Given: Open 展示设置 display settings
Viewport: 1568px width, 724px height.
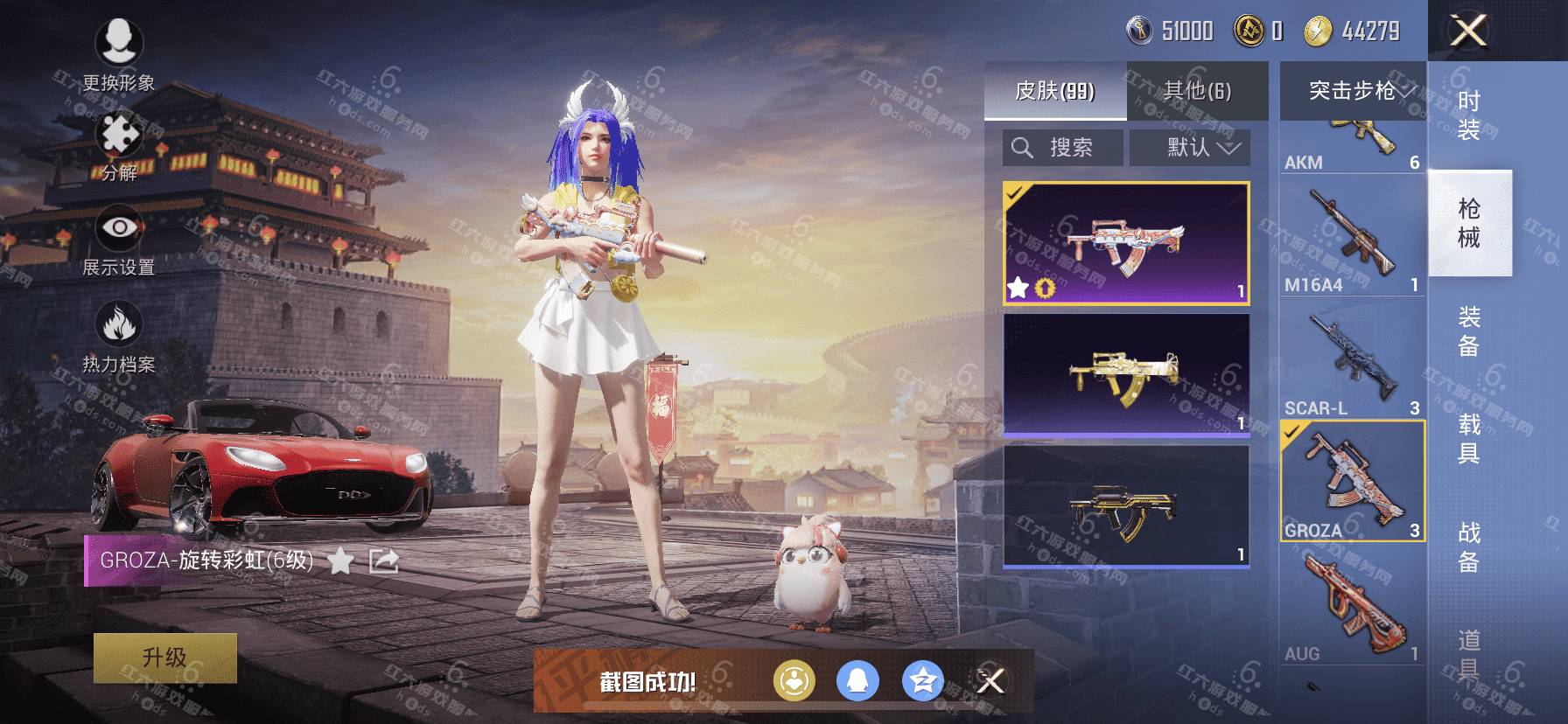Looking at the screenshot, I should [x=119, y=240].
